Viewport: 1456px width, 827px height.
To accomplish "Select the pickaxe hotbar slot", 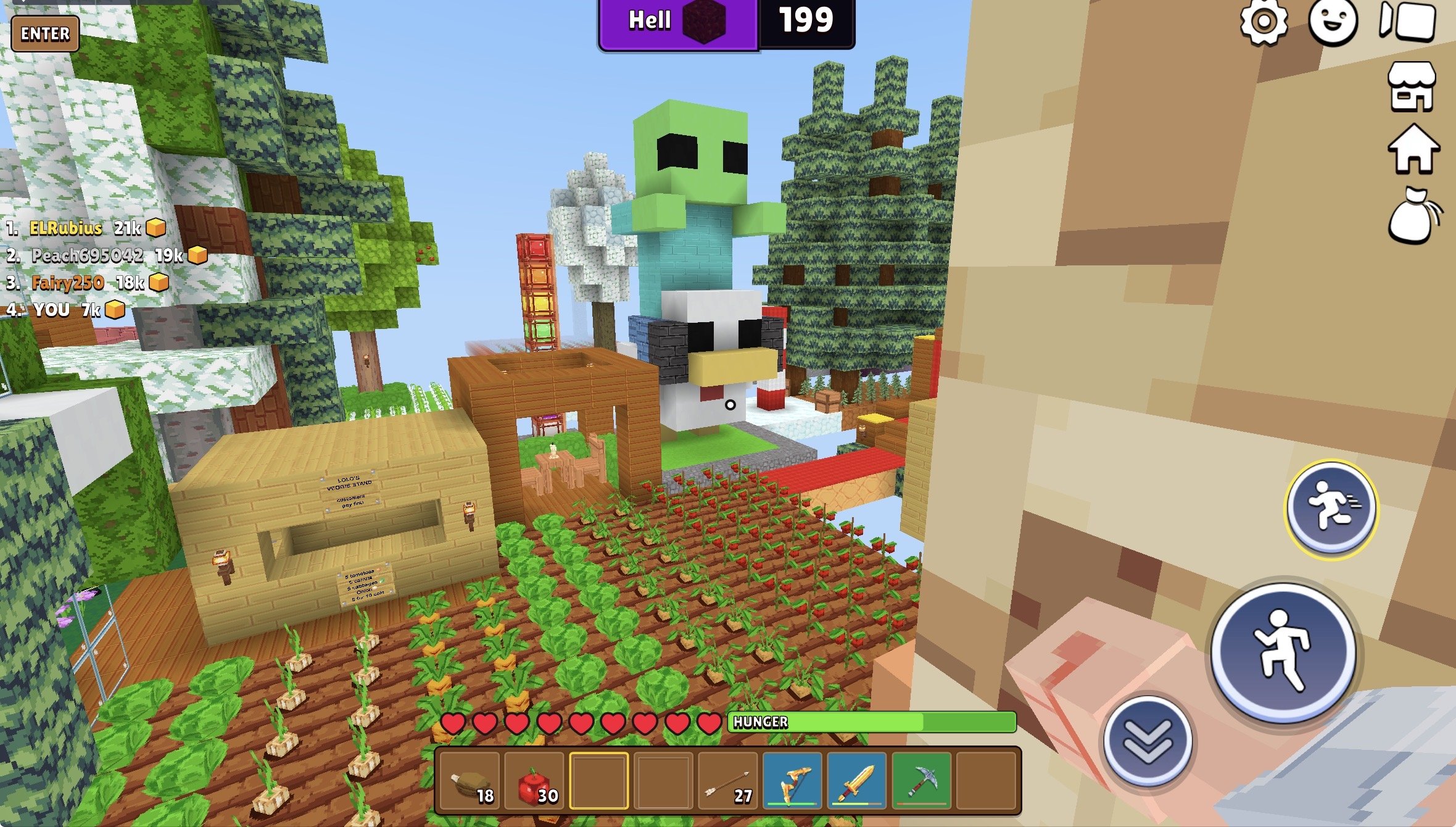I will [921, 780].
